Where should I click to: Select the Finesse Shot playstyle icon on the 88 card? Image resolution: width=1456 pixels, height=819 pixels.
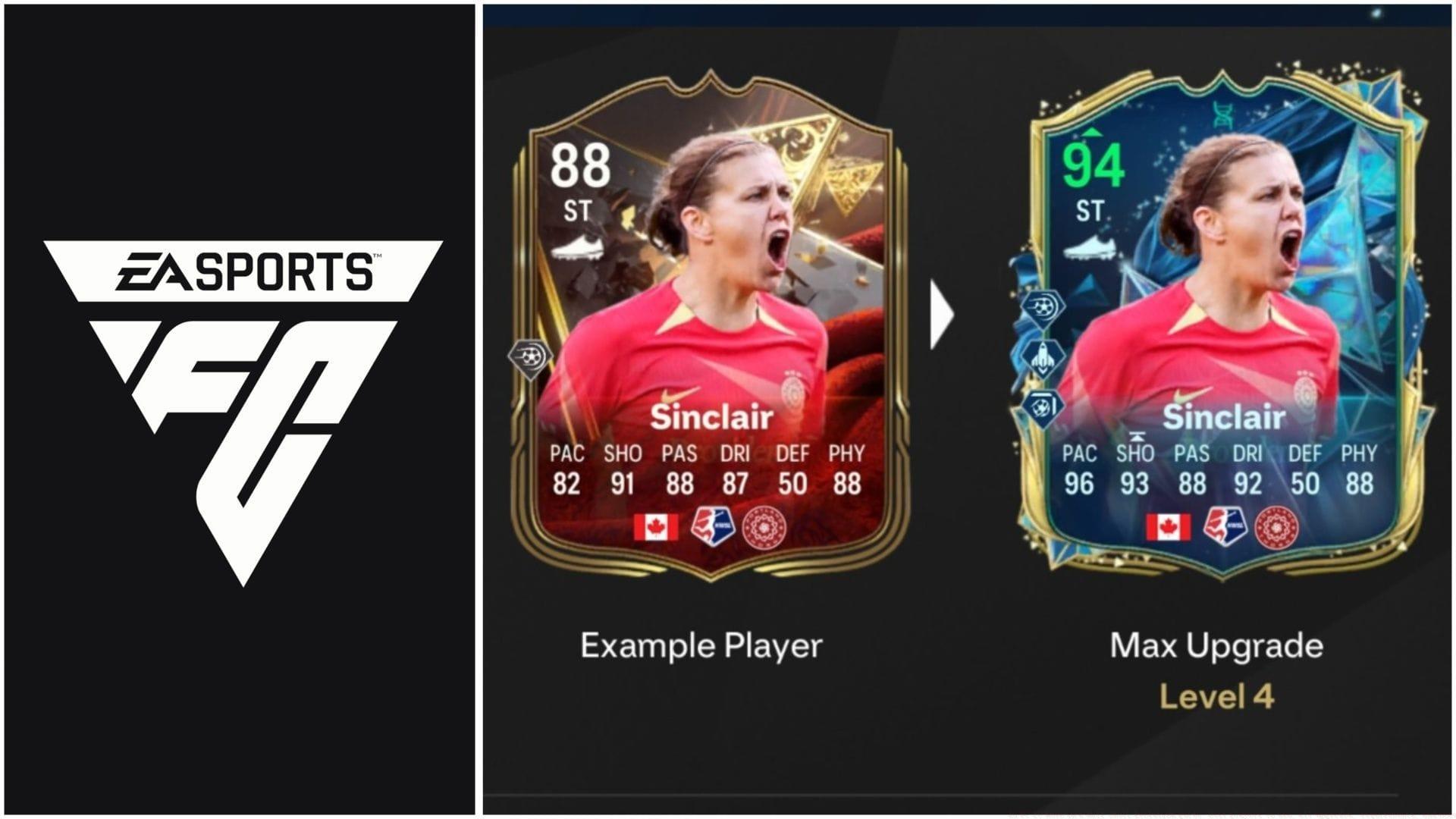pyautogui.click(x=529, y=357)
